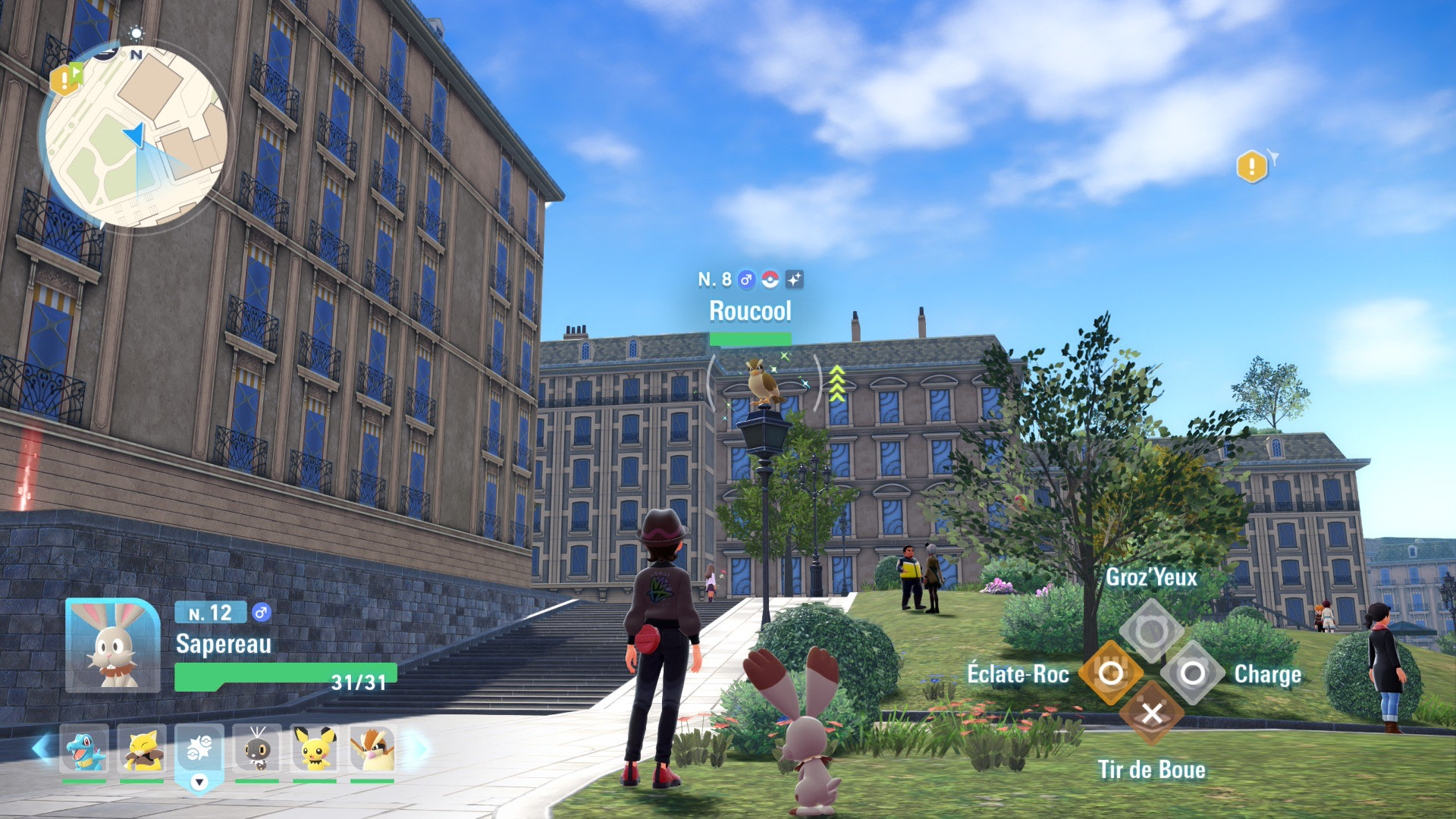Use the Groz'Yeux move
The height and width of the screenshot is (819, 1456).
tap(1151, 630)
